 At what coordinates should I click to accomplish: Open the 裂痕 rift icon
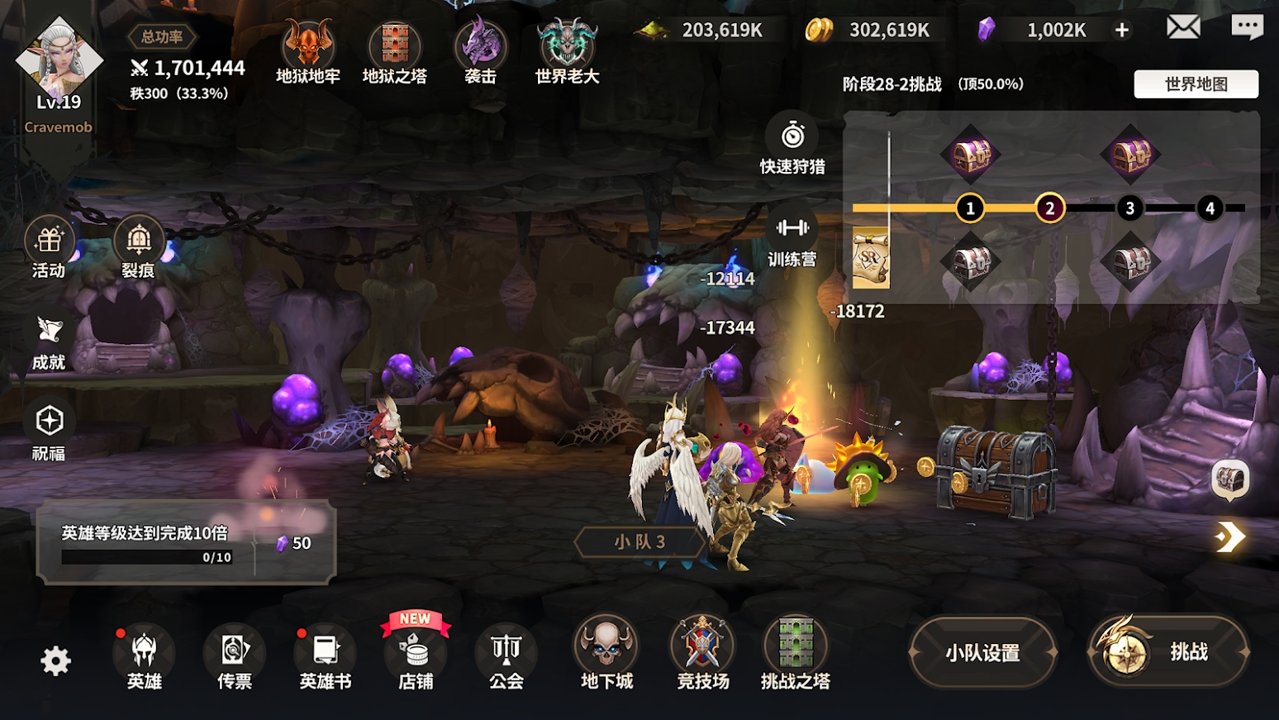[x=139, y=245]
